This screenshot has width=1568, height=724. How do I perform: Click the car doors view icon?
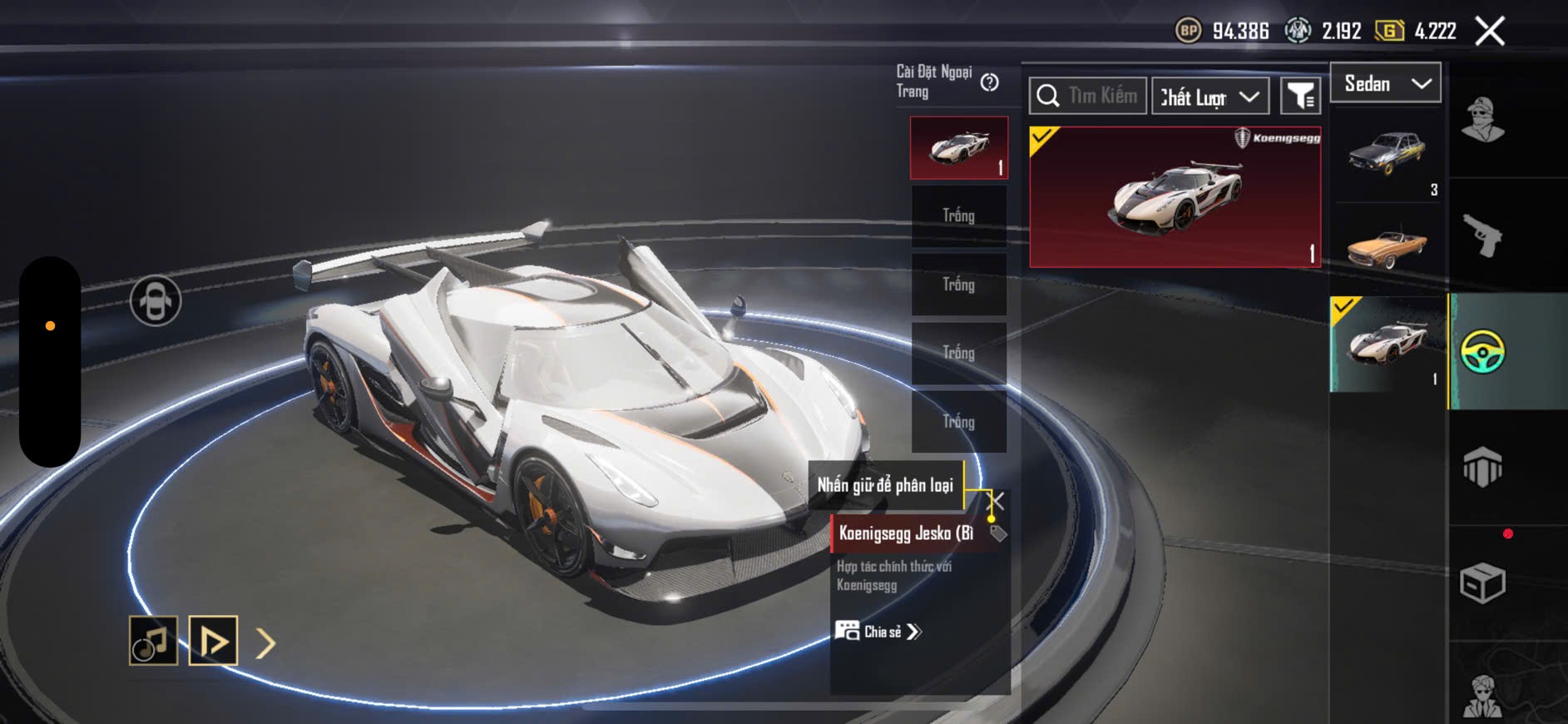point(156,300)
